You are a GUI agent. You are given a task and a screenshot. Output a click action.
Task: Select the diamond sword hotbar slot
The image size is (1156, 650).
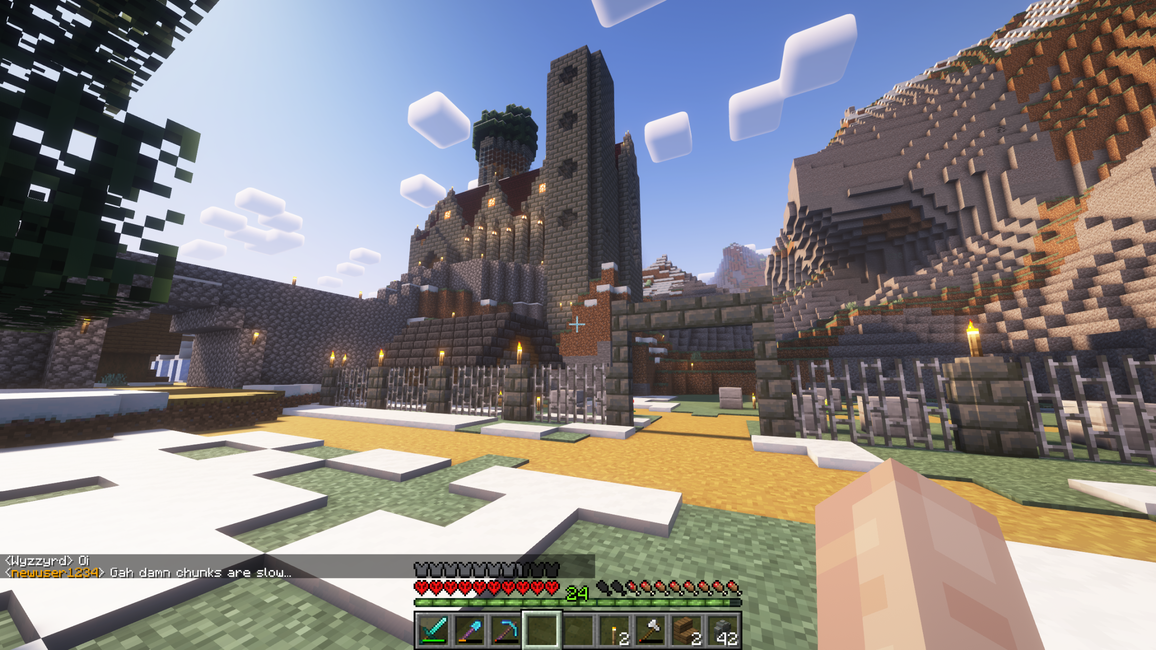coord(433,630)
